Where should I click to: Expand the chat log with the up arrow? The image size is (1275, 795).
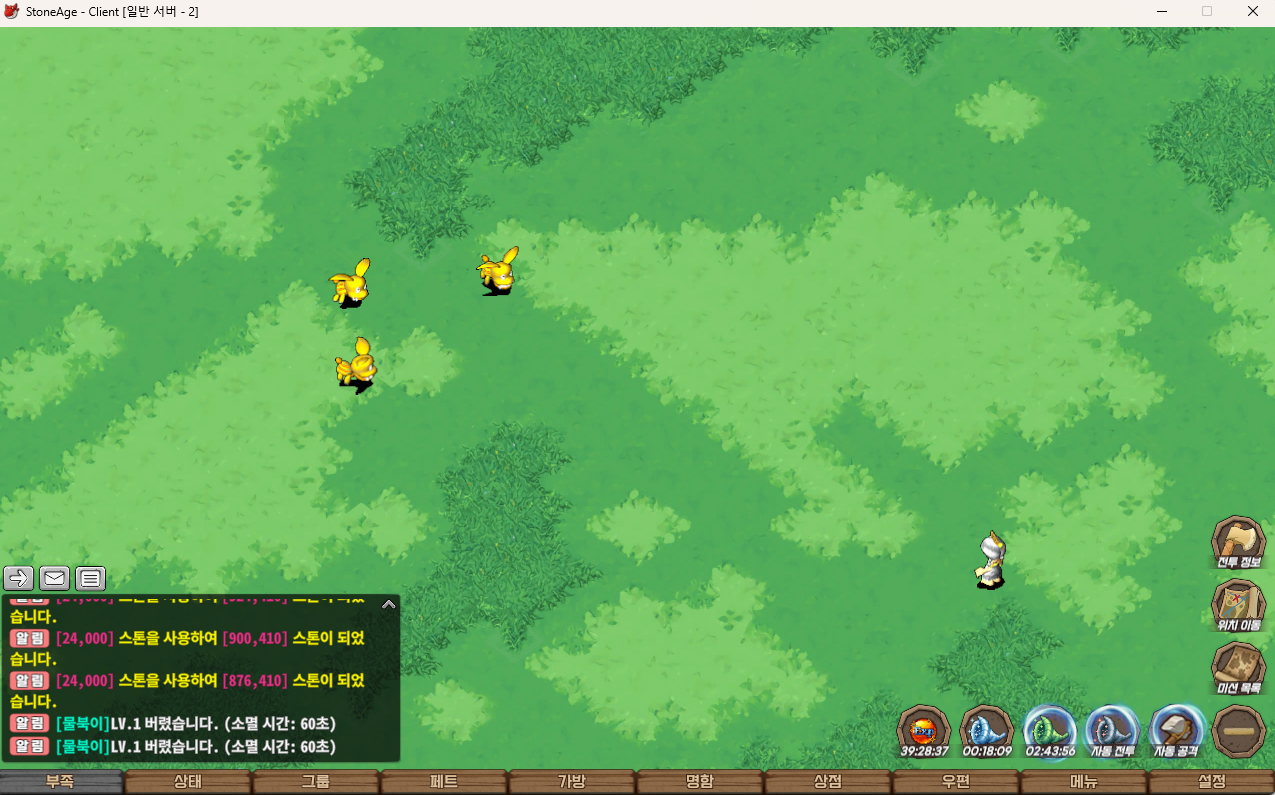tap(388, 604)
